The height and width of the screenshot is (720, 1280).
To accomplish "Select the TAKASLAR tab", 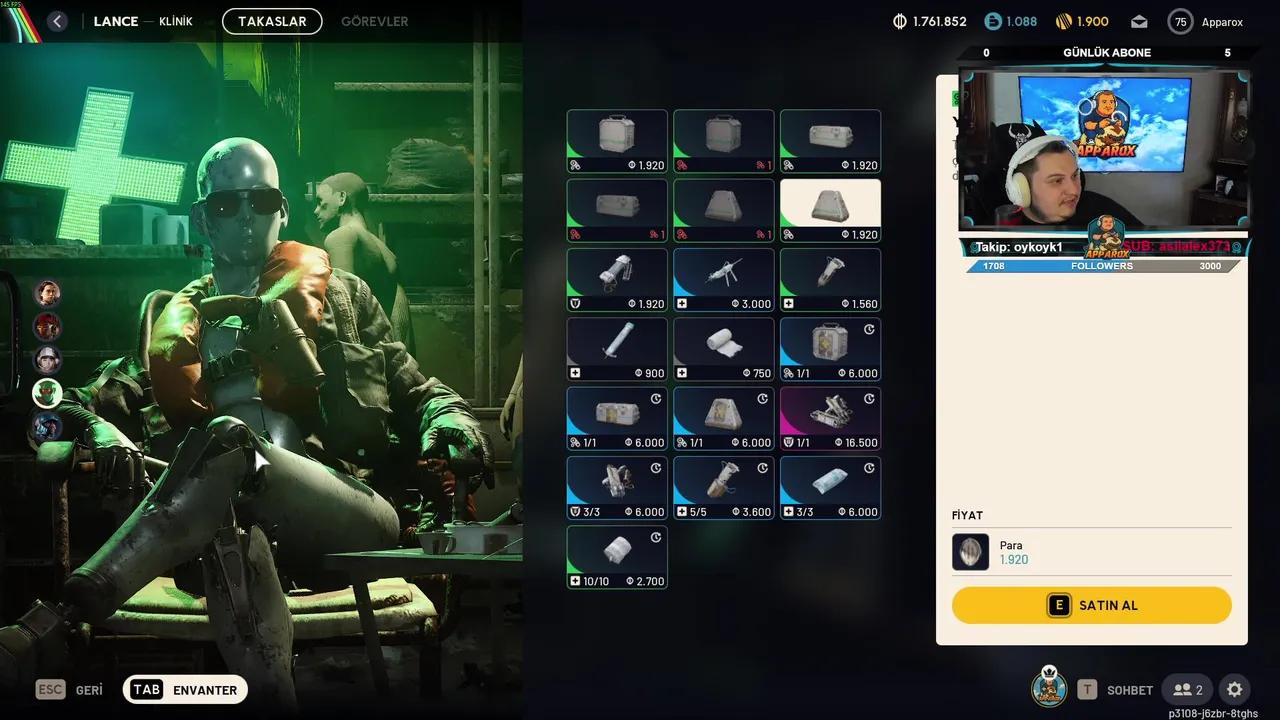I will (271, 20).
